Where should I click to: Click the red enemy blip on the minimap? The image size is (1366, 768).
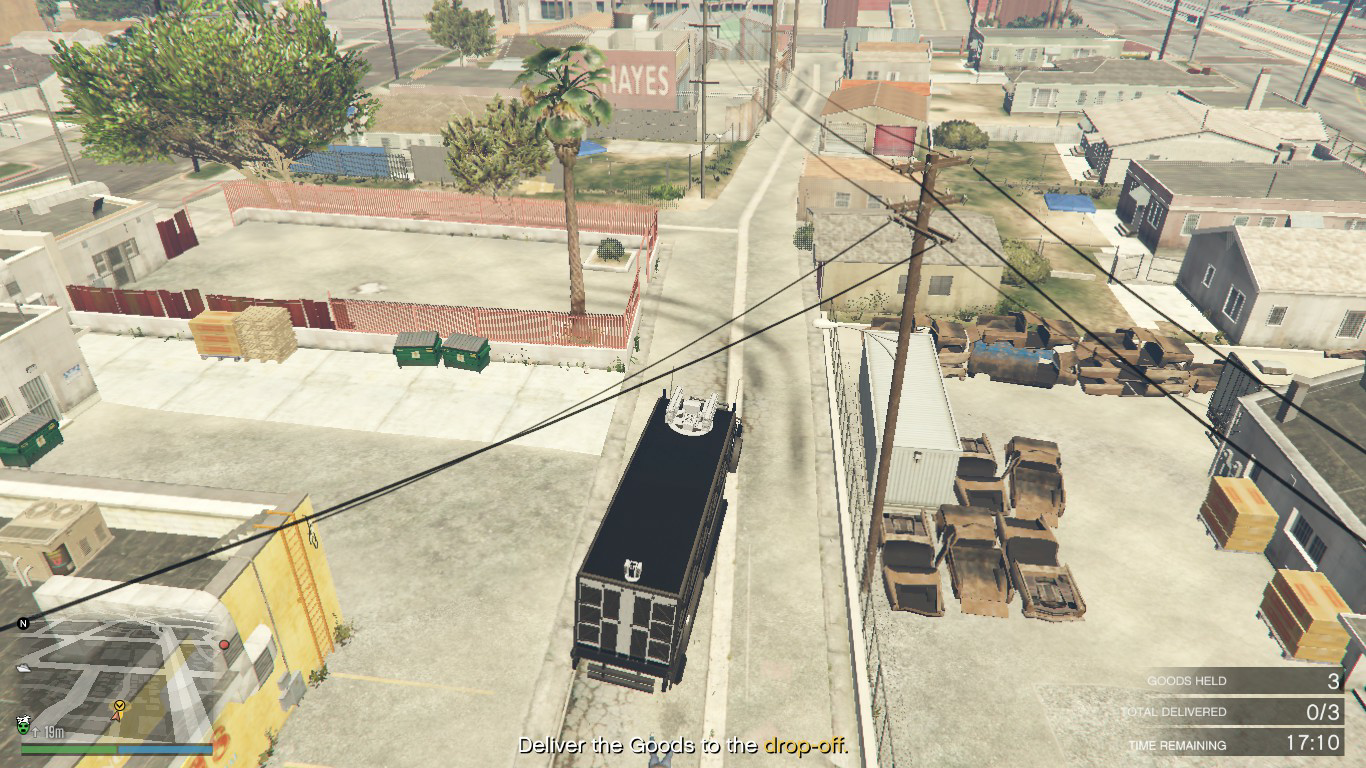pos(224,645)
